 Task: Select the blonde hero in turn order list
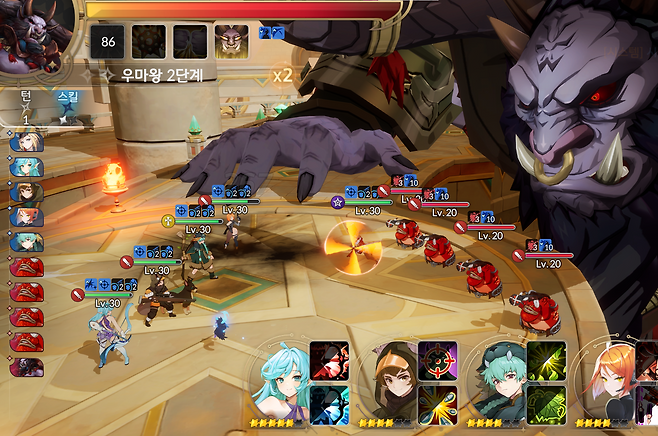pos(26,142)
